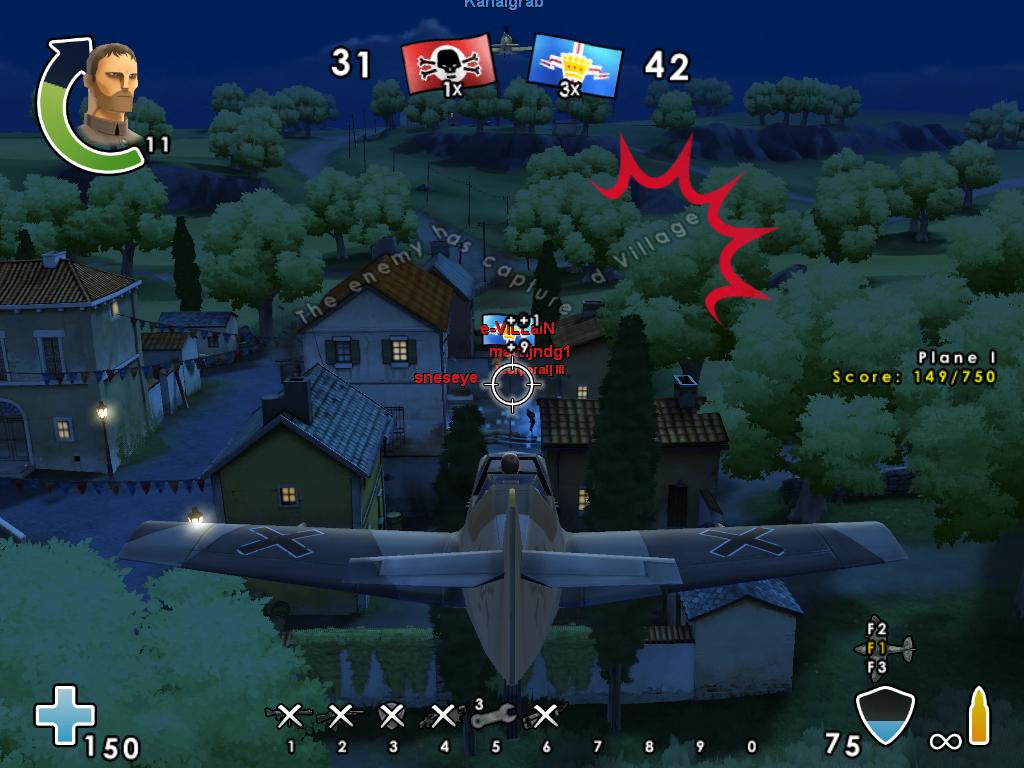Click the blue vehicle armor shield icon
1024x768 pixels.
[x=886, y=715]
